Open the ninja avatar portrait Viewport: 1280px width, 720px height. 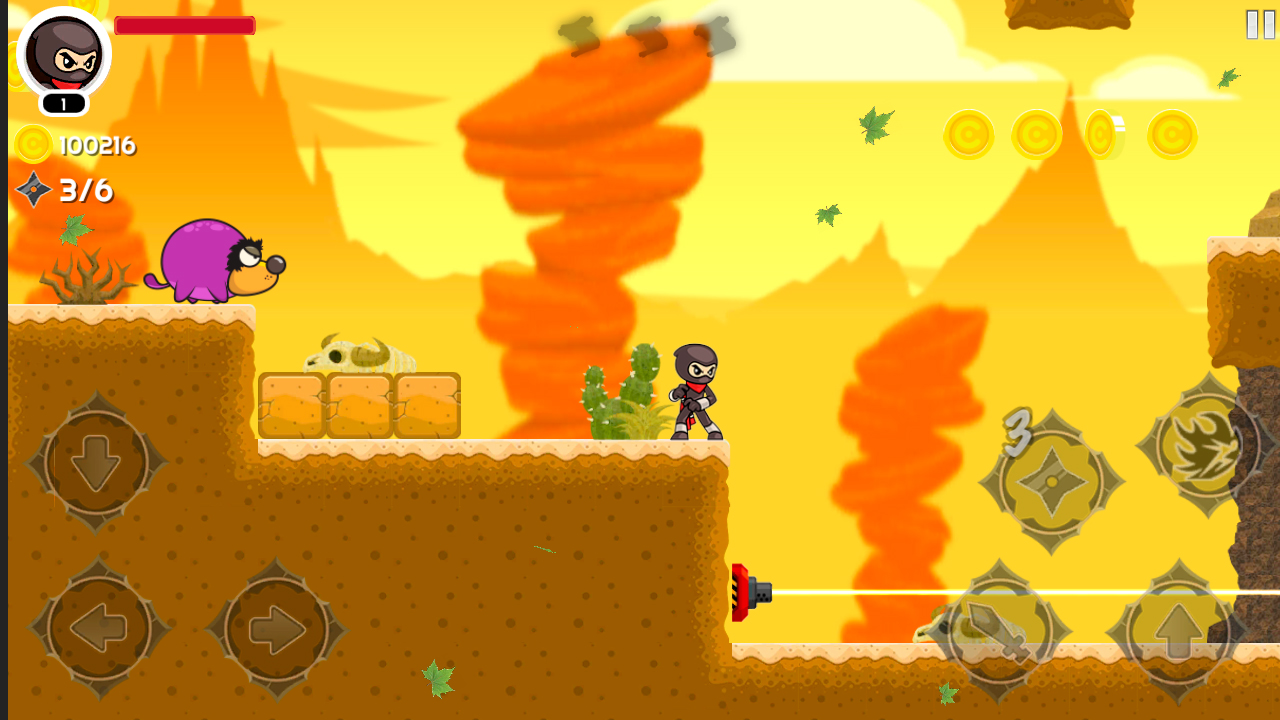coord(64,60)
